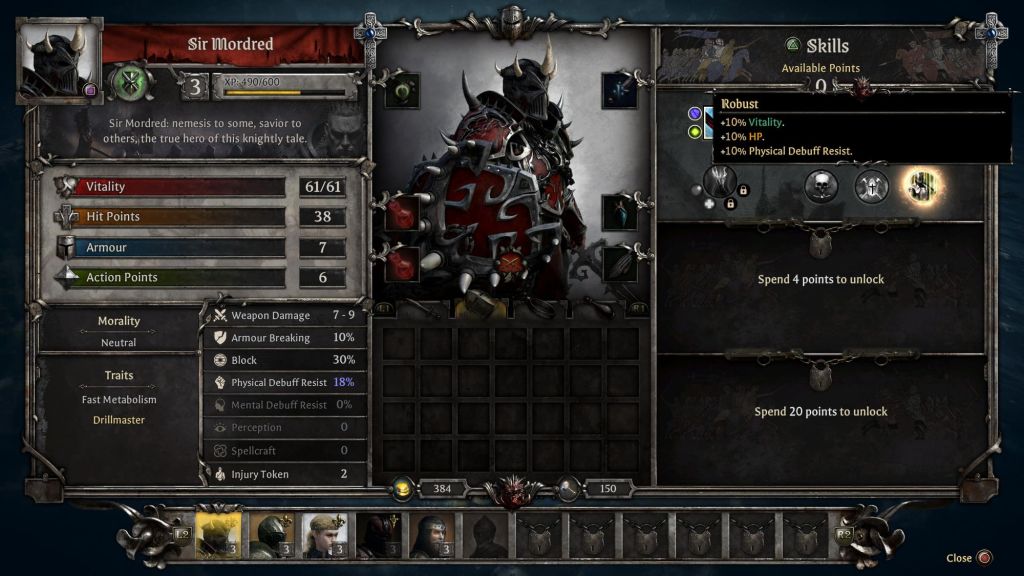Choose the blonde woman's party portrait
Image resolution: width=1024 pixels, height=576 pixels.
click(x=324, y=535)
